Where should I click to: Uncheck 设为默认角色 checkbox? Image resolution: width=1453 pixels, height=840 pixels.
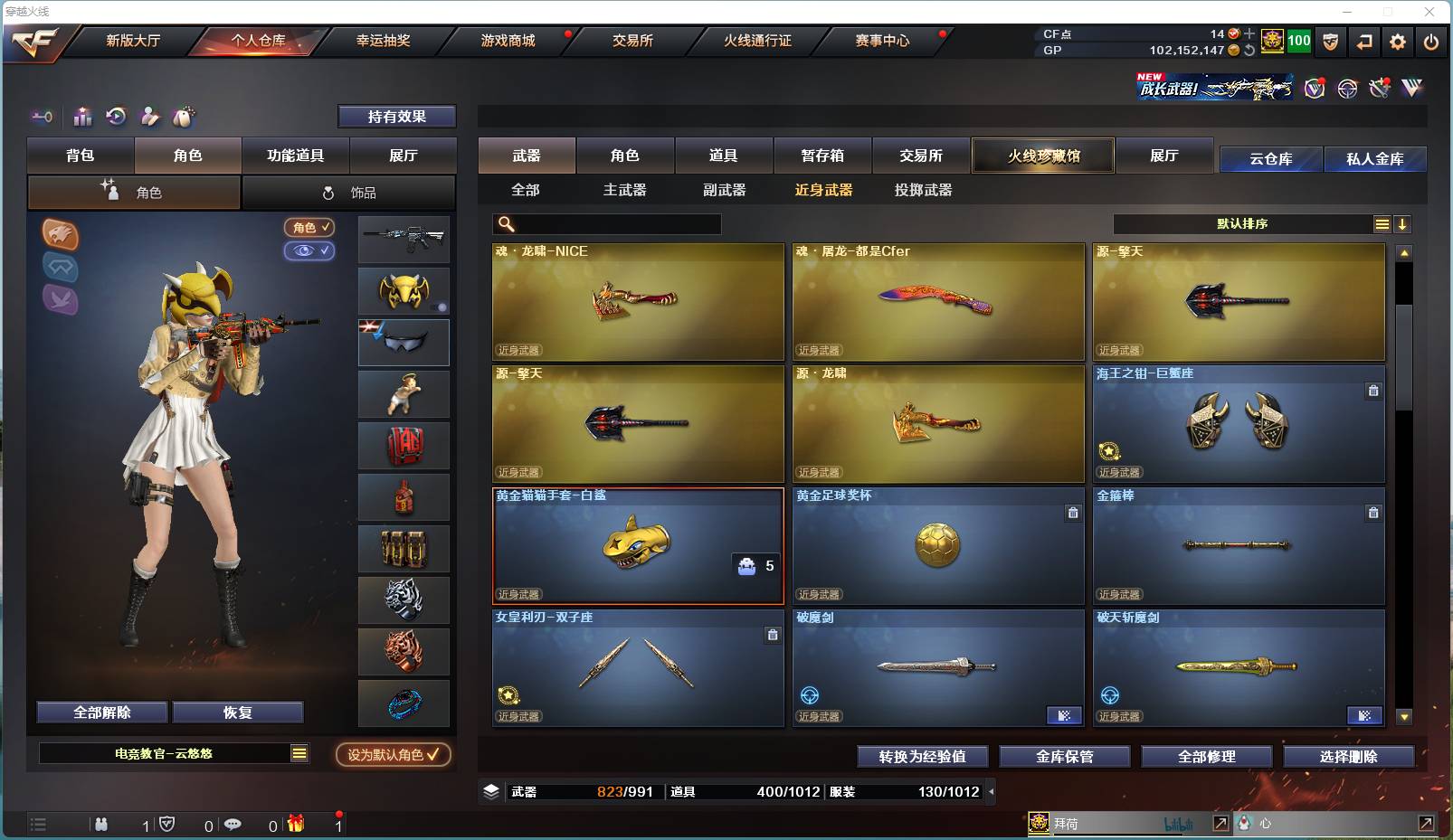click(x=432, y=754)
